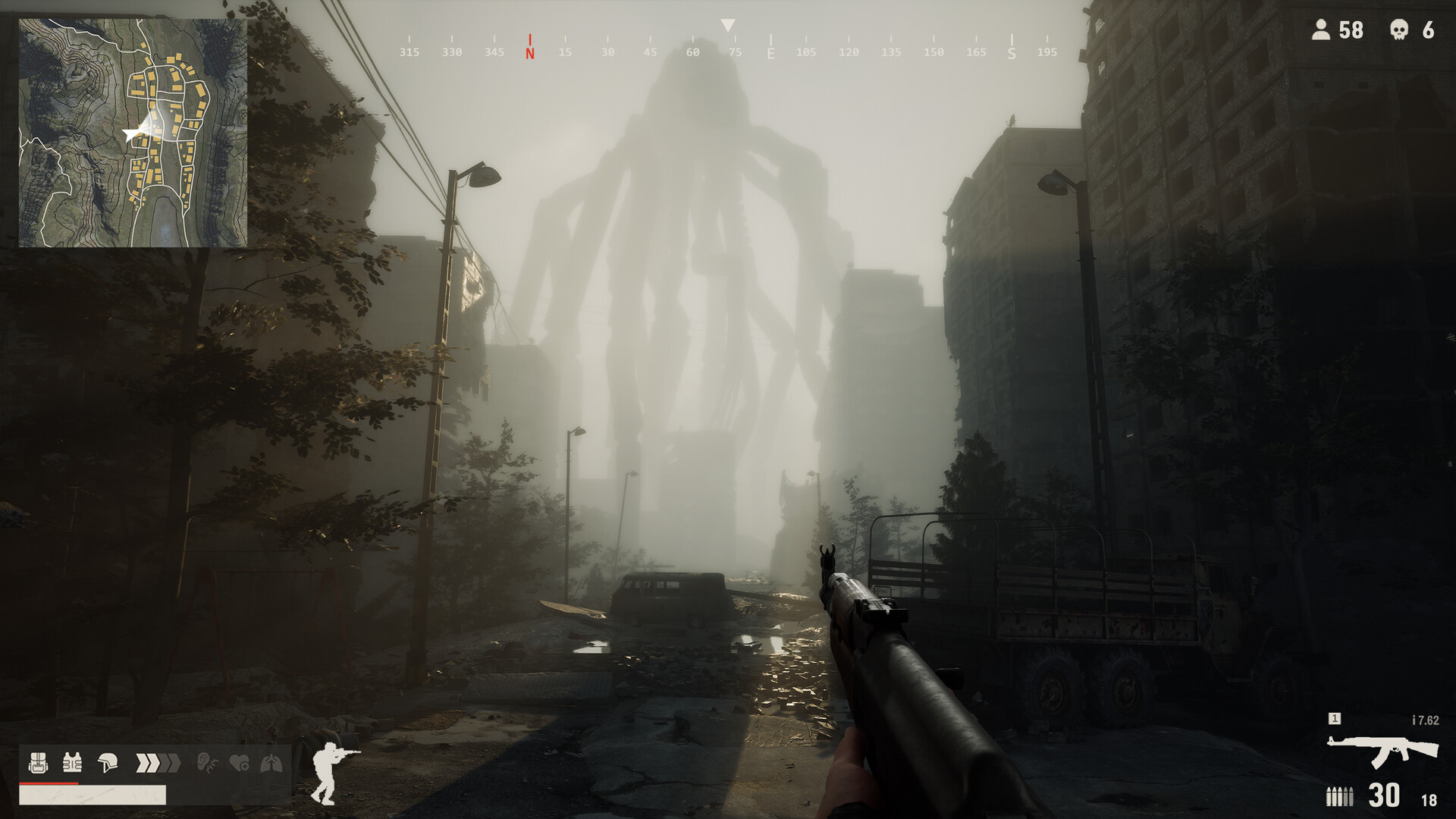
Task: Select the backpack inventory icon
Action: tap(38, 762)
